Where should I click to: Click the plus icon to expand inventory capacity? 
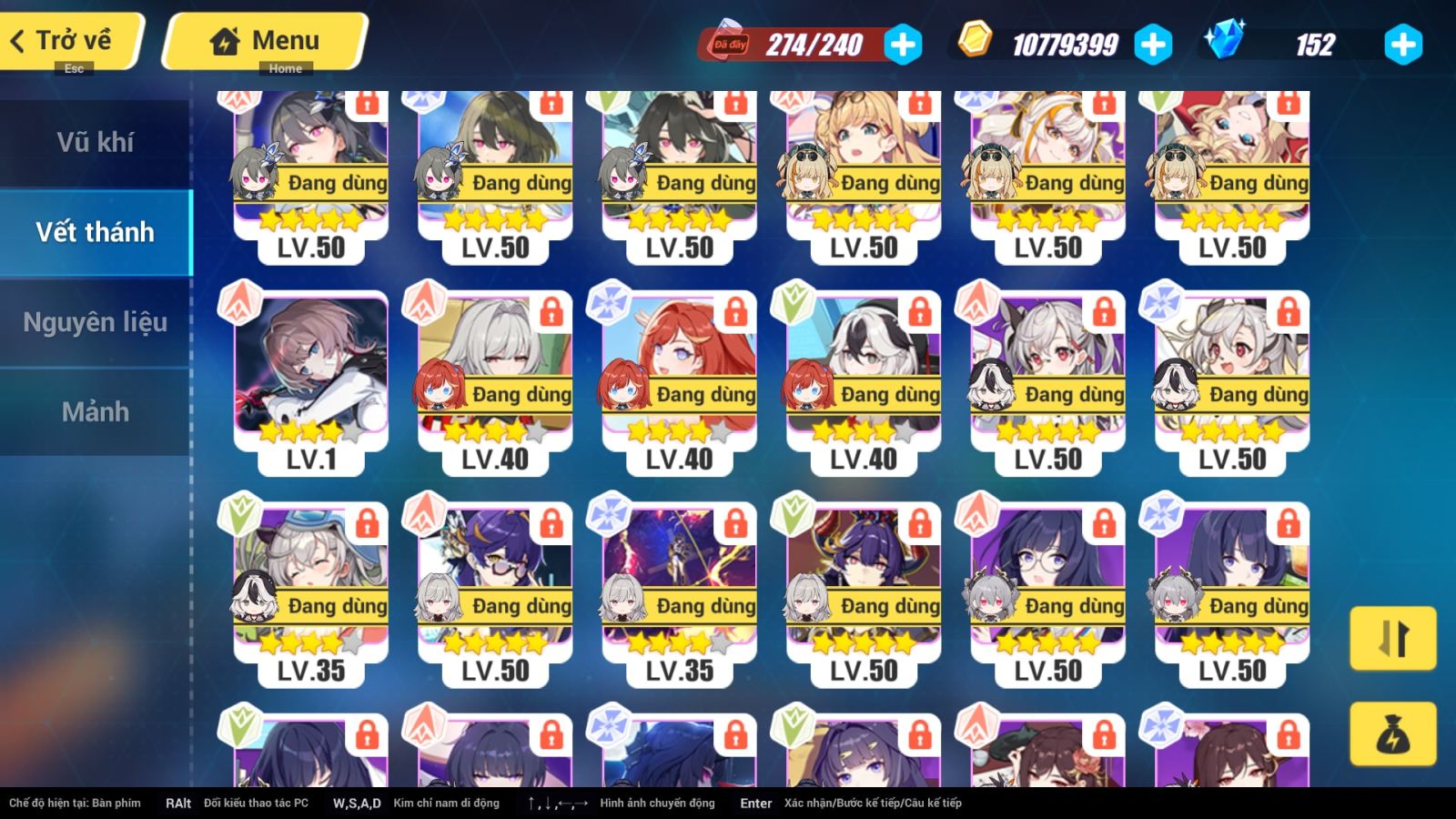pyautogui.click(x=902, y=42)
